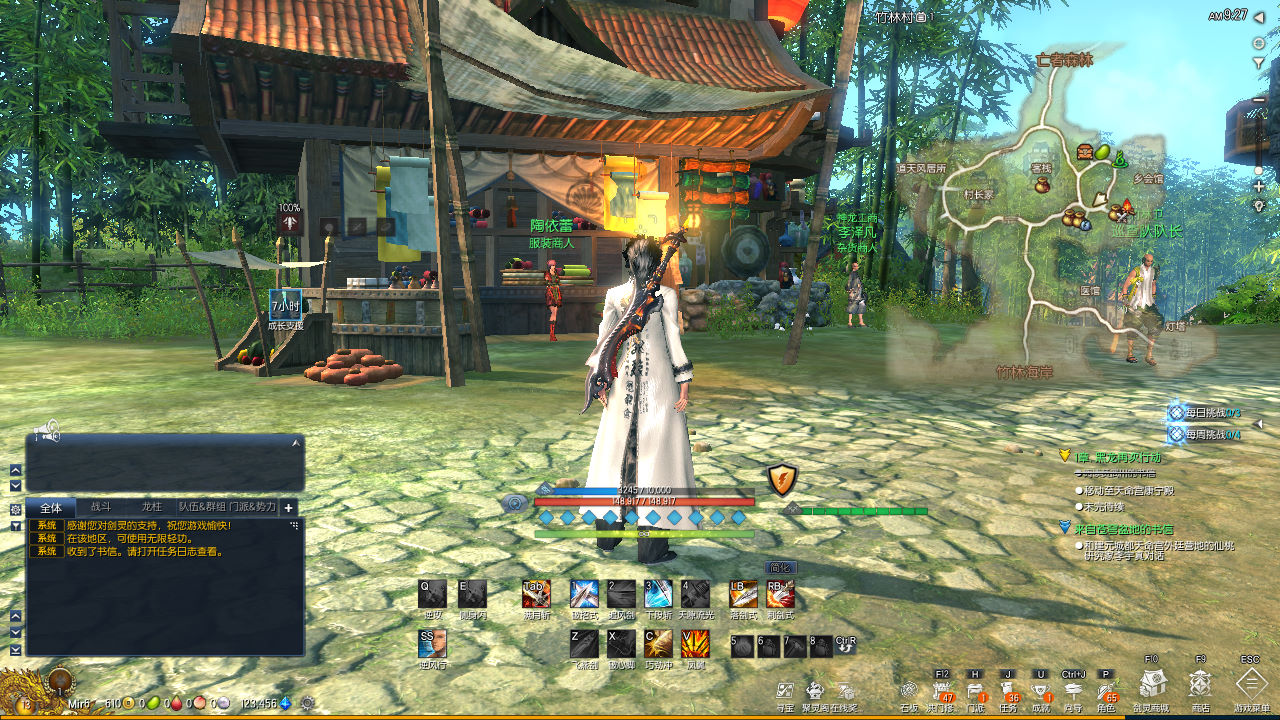Use the 逆风行 SS skill icon
The image size is (1280, 720).
(x=432, y=644)
